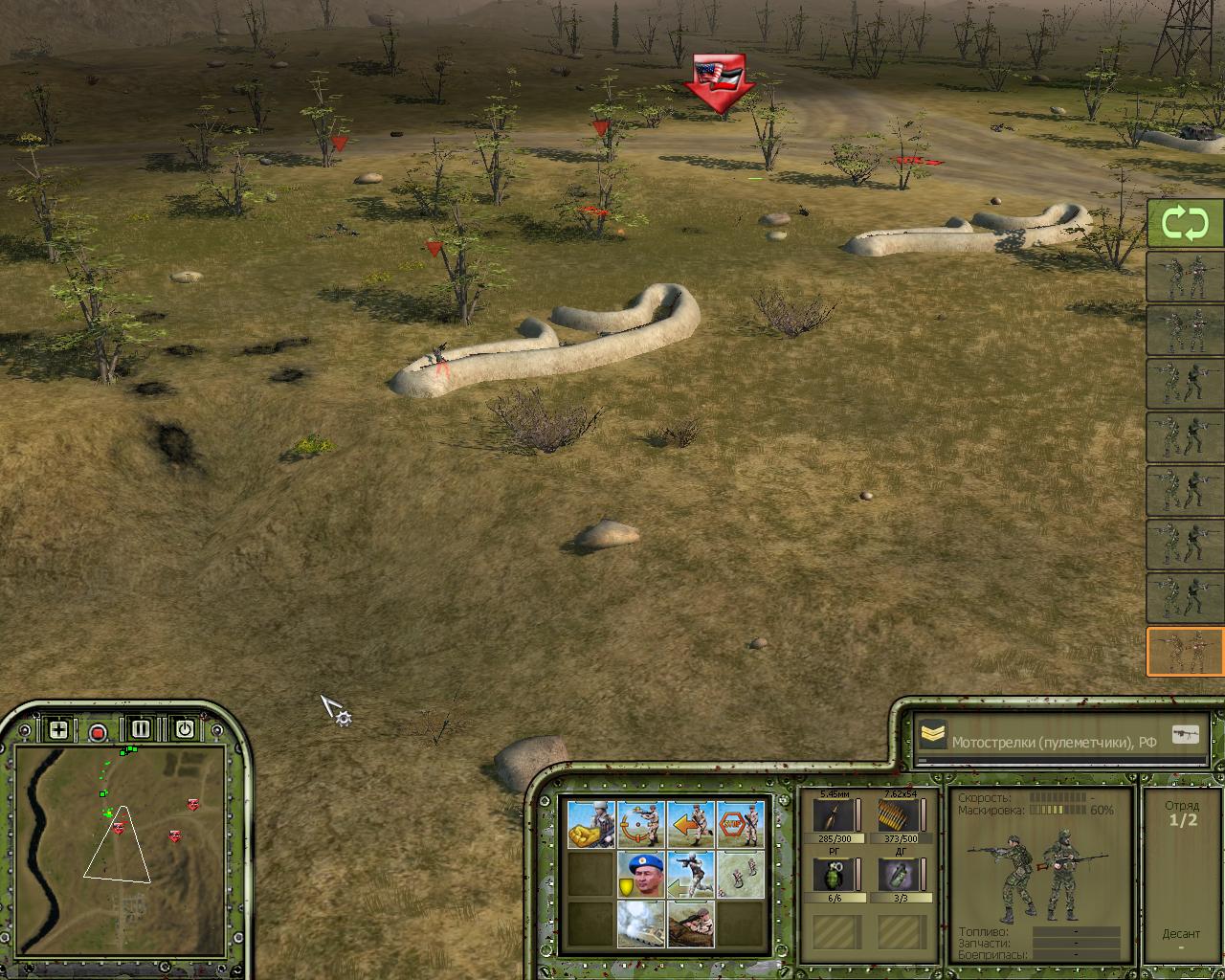Choose the orange arrow retreat command
Screen dimensions: 1225x980
(x=691, y=823)
